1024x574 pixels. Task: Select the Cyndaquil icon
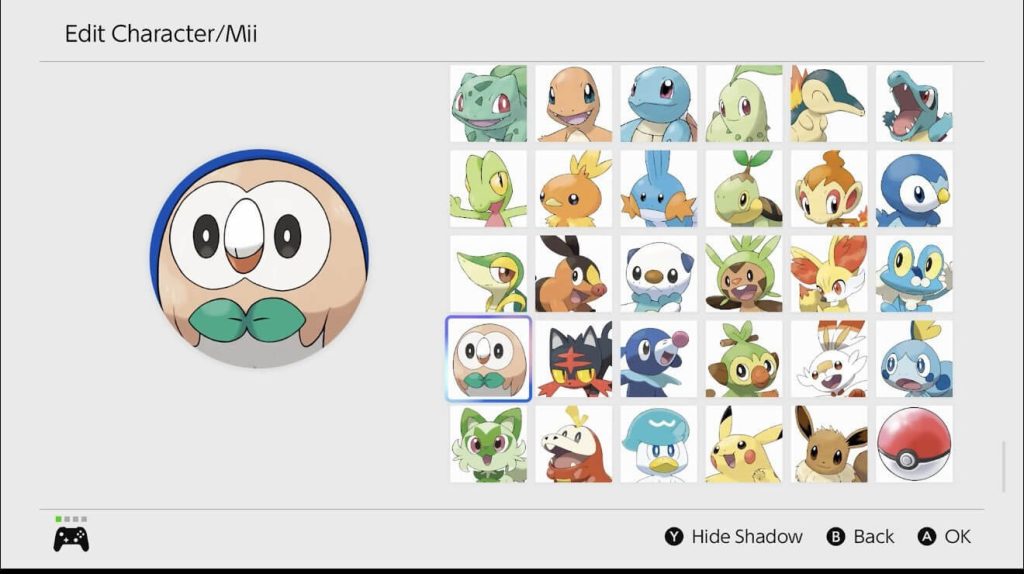click(x=829, y=104)
